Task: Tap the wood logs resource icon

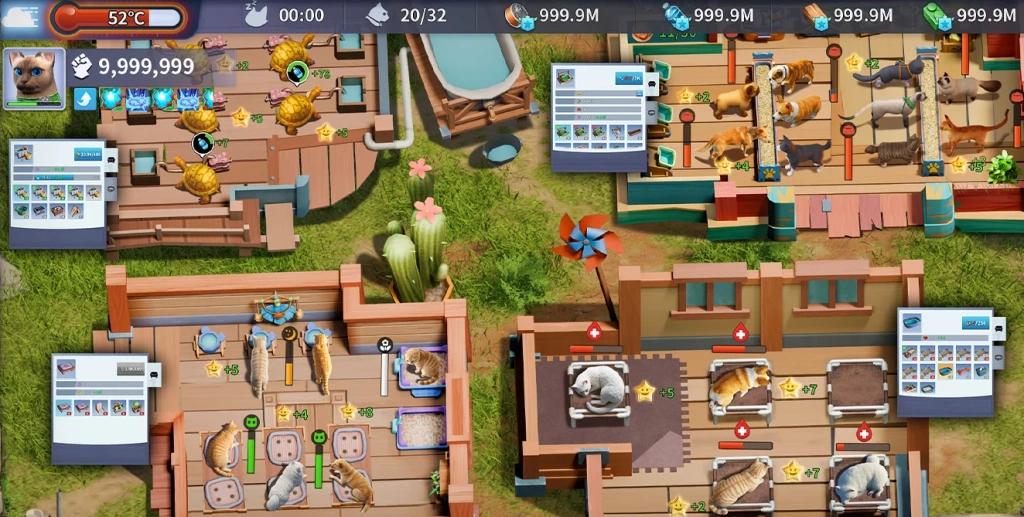Action: 816,15
